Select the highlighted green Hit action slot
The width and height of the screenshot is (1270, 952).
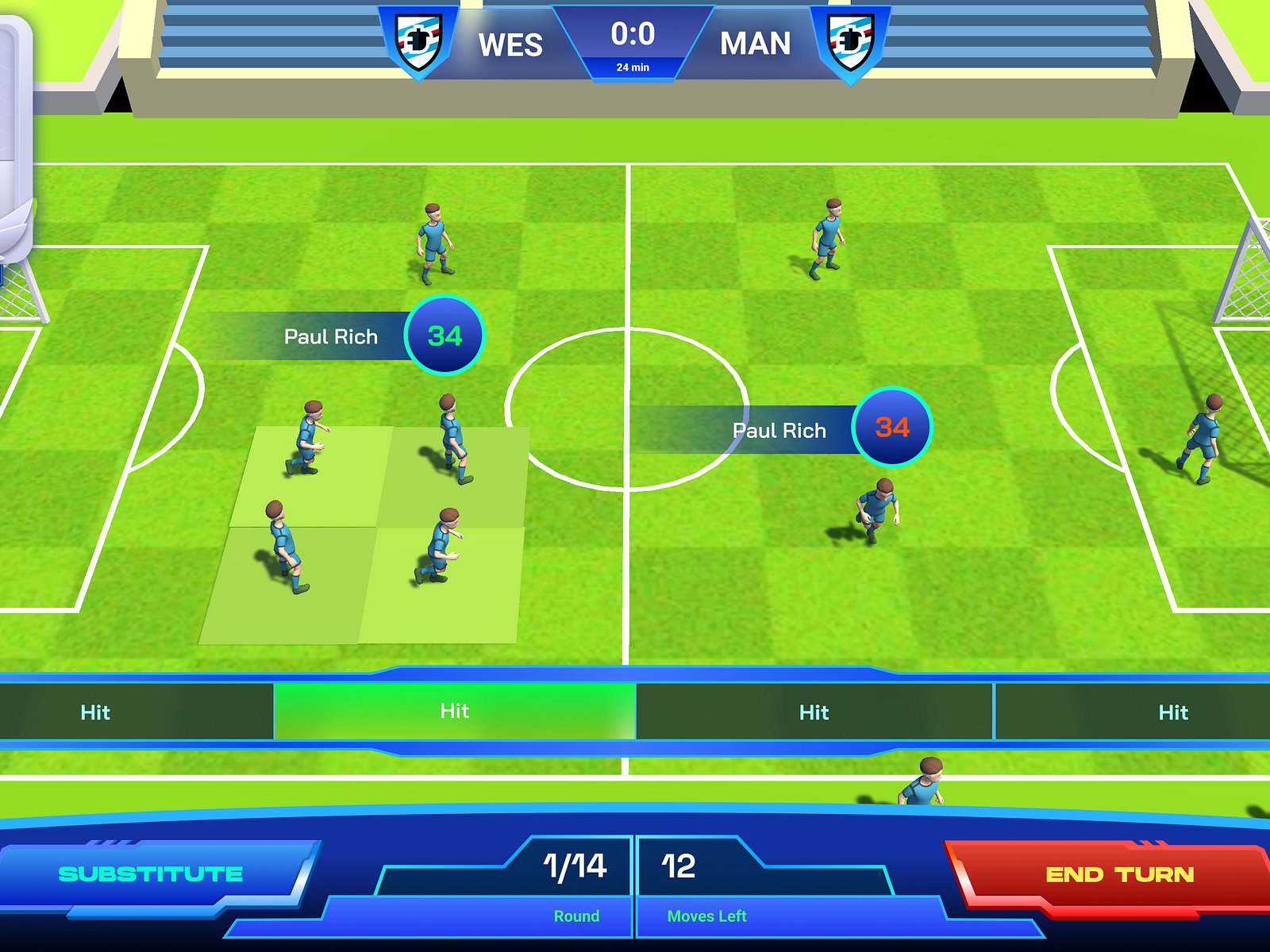[454, 712]
